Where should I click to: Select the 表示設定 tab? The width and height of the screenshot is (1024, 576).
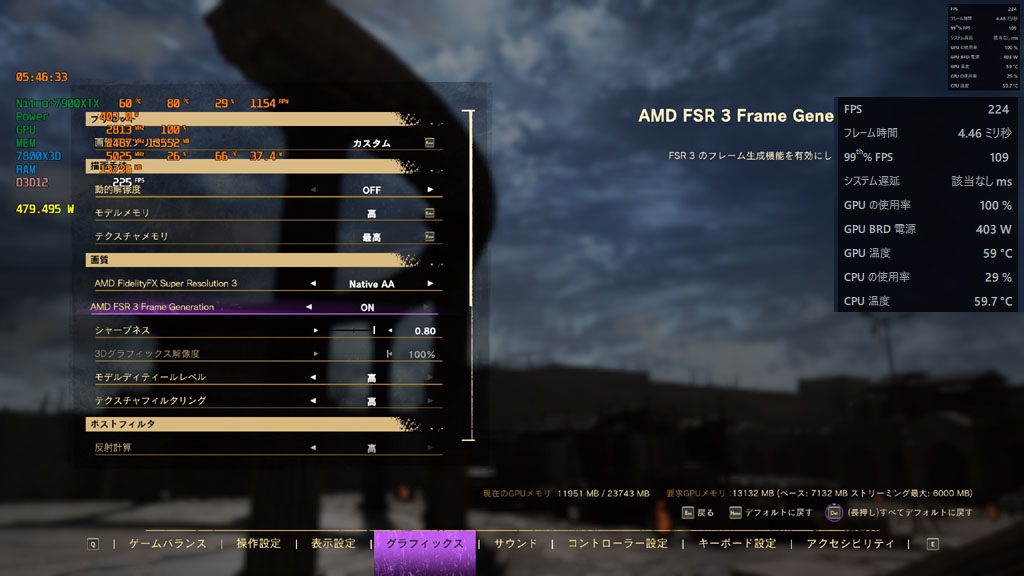[333, 544]
